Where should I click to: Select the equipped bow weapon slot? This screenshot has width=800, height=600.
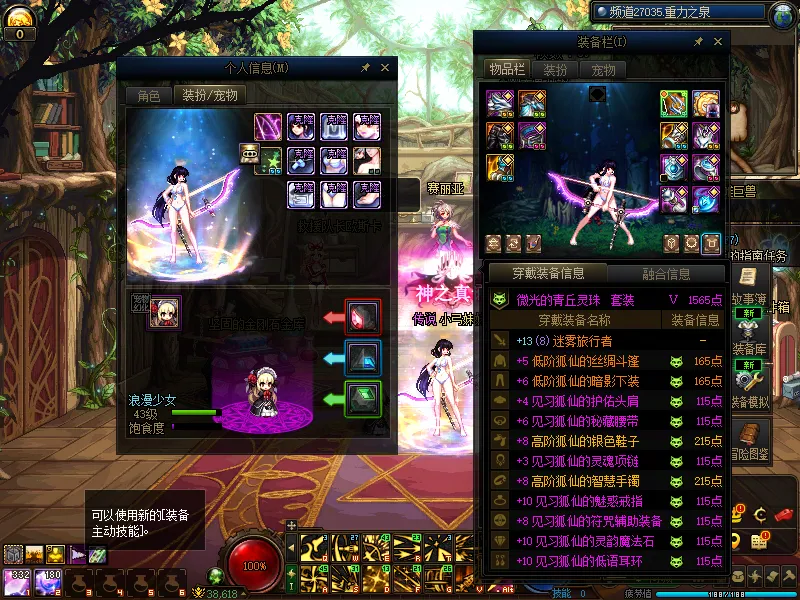click(674, 103)
